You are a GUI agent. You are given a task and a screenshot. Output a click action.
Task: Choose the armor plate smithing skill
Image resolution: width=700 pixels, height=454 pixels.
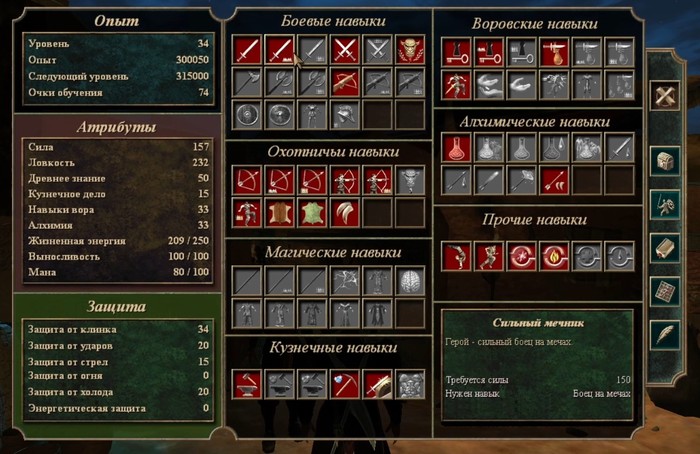(409, 383)
